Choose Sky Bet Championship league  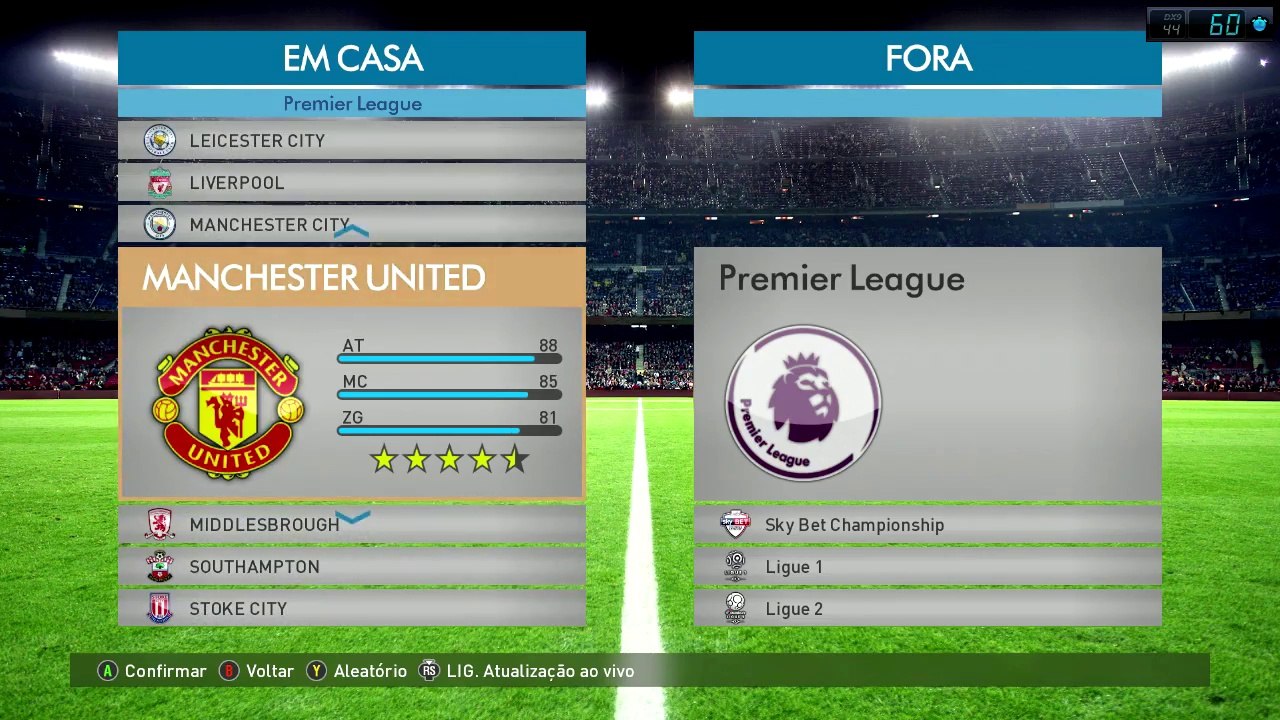pyautogui.click(x=927, y=525)
